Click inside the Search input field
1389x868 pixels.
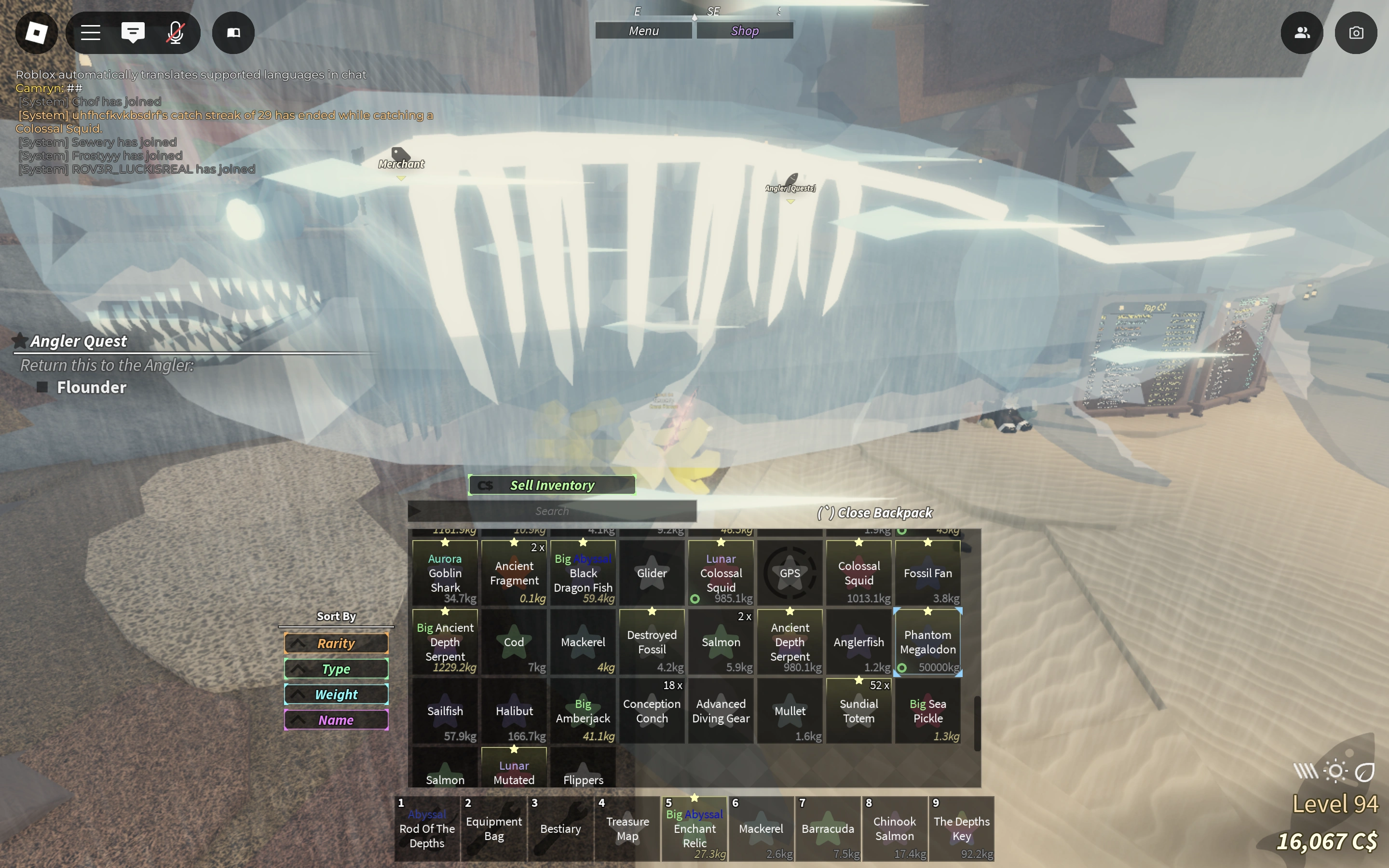coord(552,510)
